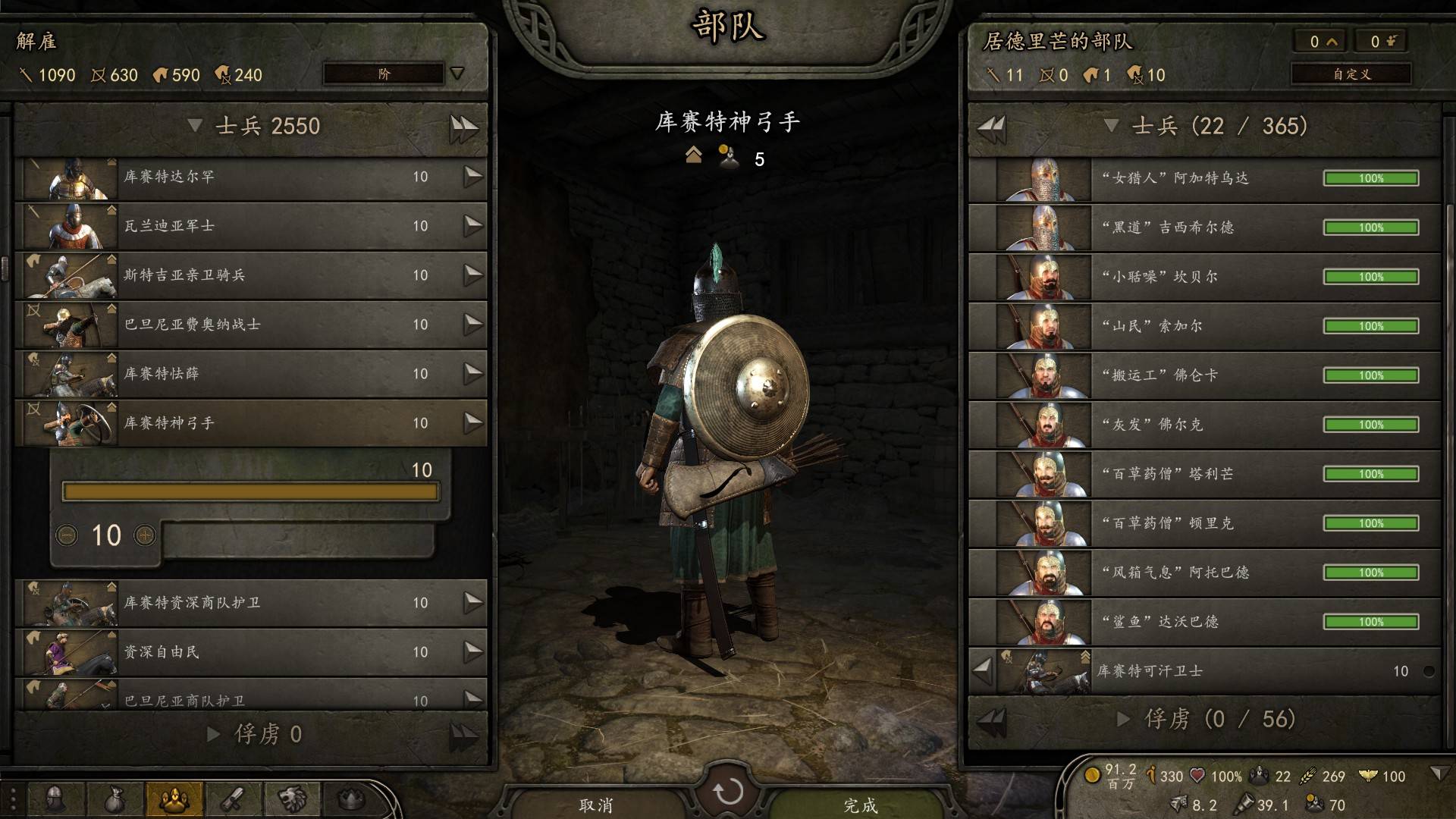The image size is (1456, 819).
Task: Select the 斯特吉亚亲卫骑兵 troop row
Action: pos(250,275)
